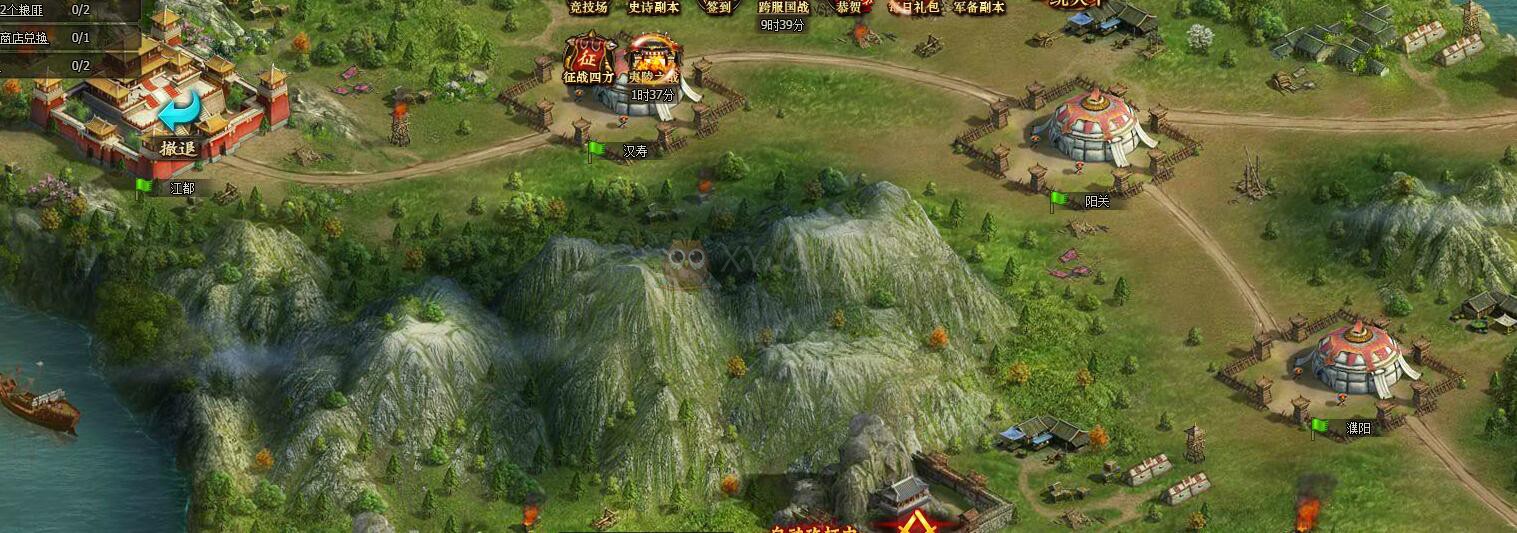Screen dimensions: 1517x533
Task: Open the 军备副本 armament dungeon
Action: [978, 7]
